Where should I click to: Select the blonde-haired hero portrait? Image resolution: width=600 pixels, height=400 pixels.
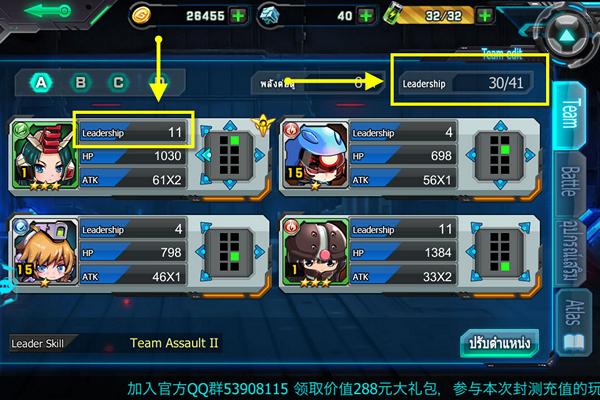(x=40, y=249)
